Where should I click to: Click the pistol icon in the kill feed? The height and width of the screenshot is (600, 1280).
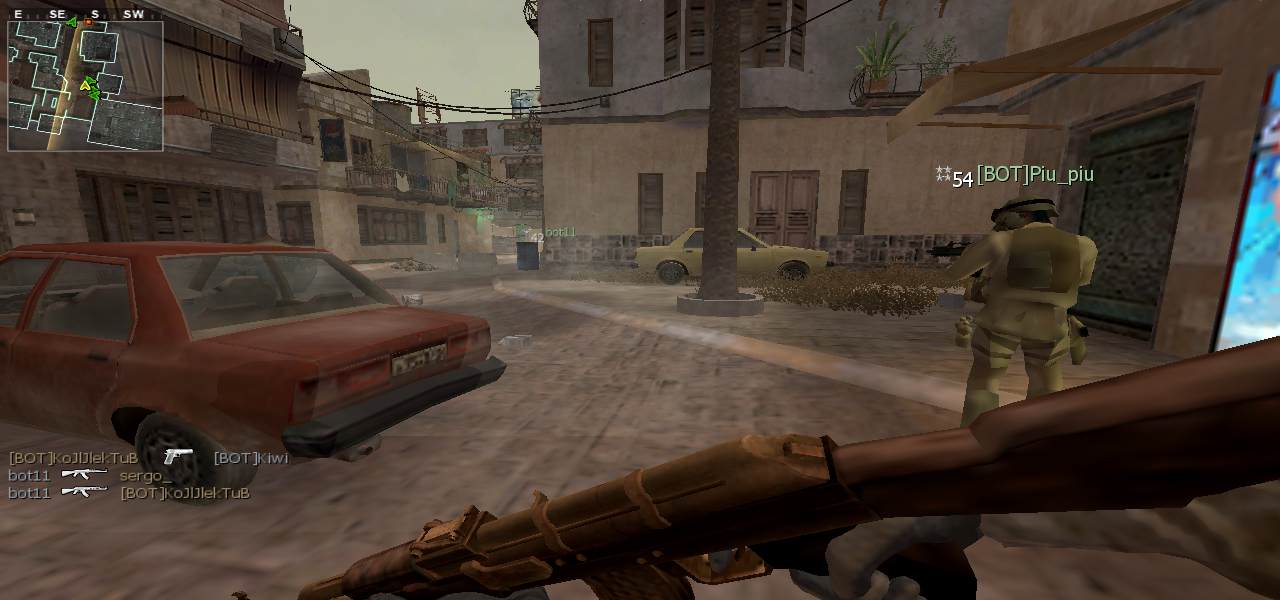(x=177, y=457)
